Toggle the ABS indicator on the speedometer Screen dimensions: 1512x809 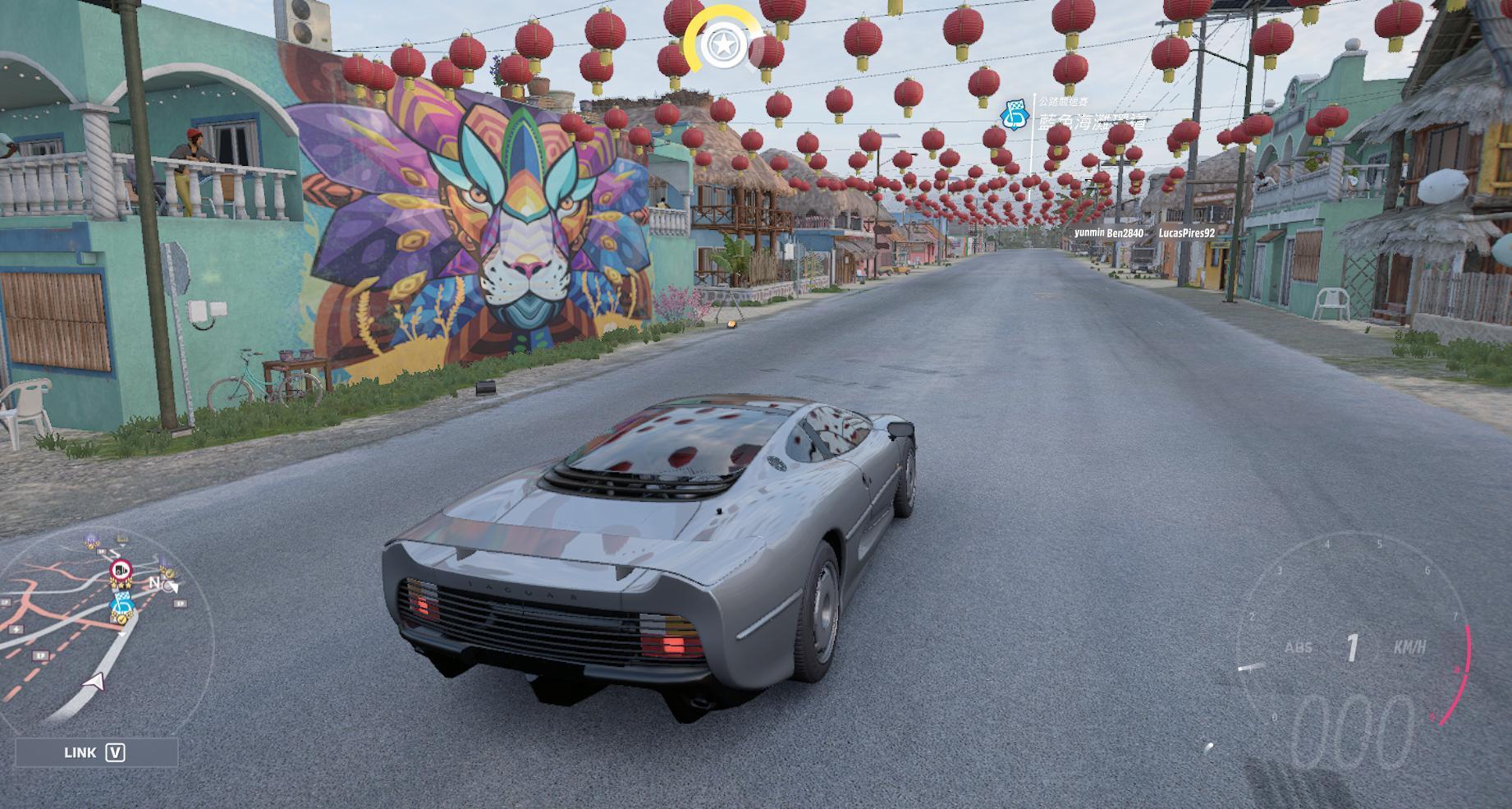tap(1299, 647)
